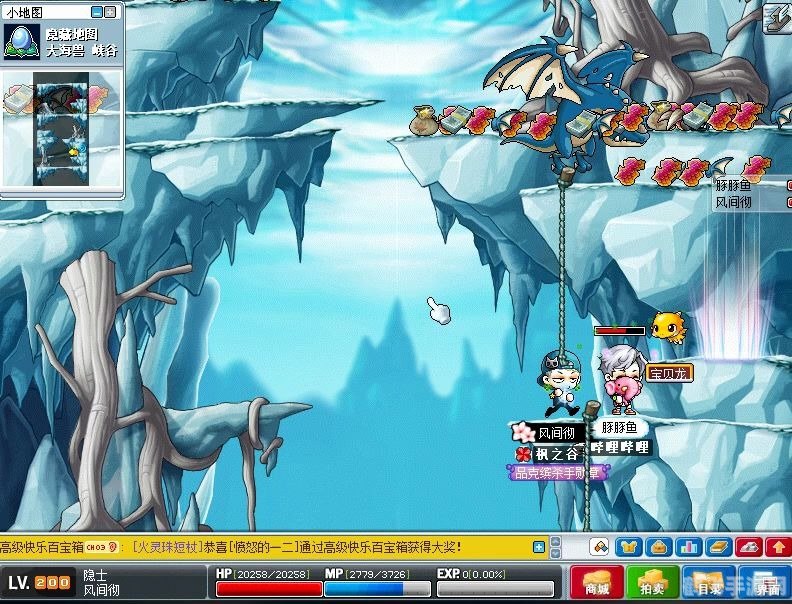Open the 界面 system menu
792x604 pixels.
(x=764, y=582)
